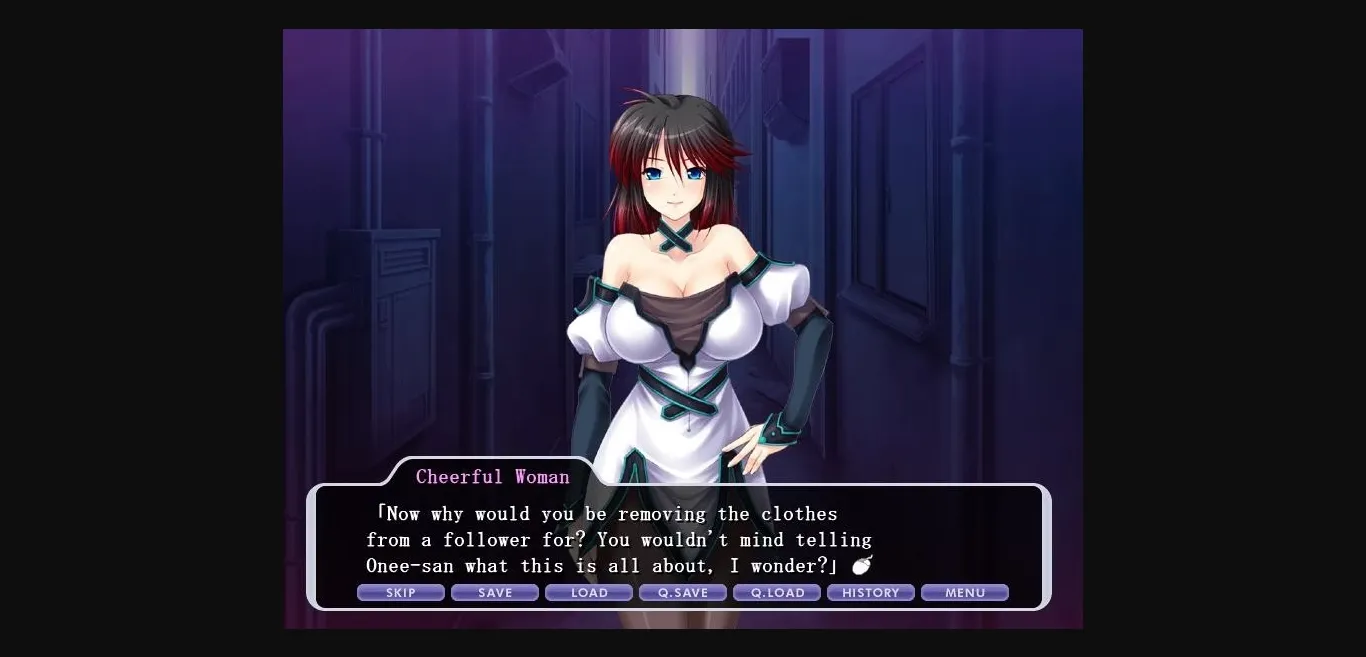Open the SAVE screen

click(x=495, y=593)
